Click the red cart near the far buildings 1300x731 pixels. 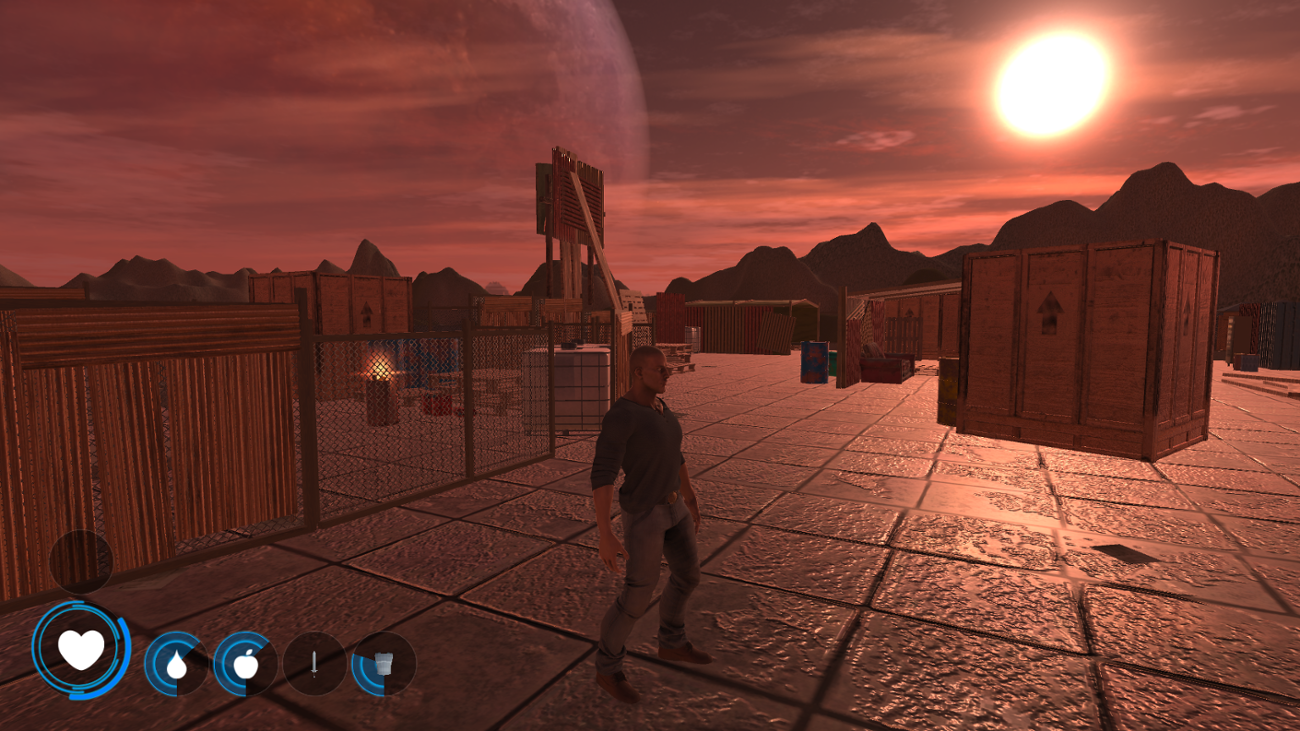click(880, 368)
